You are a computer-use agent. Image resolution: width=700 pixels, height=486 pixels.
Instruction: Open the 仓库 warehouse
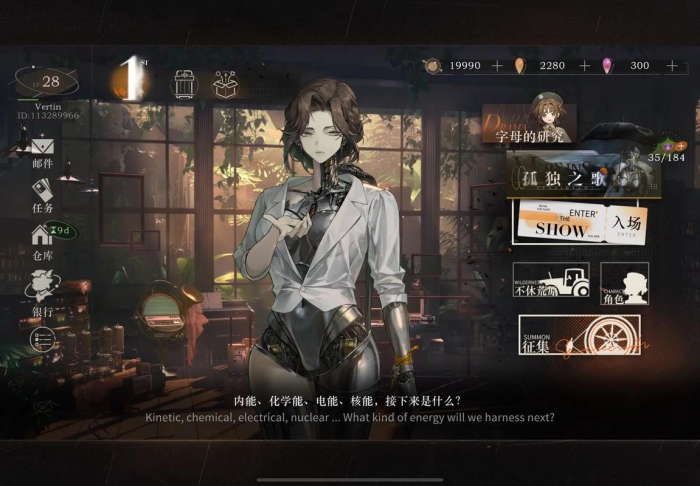[x=42, y=240]
